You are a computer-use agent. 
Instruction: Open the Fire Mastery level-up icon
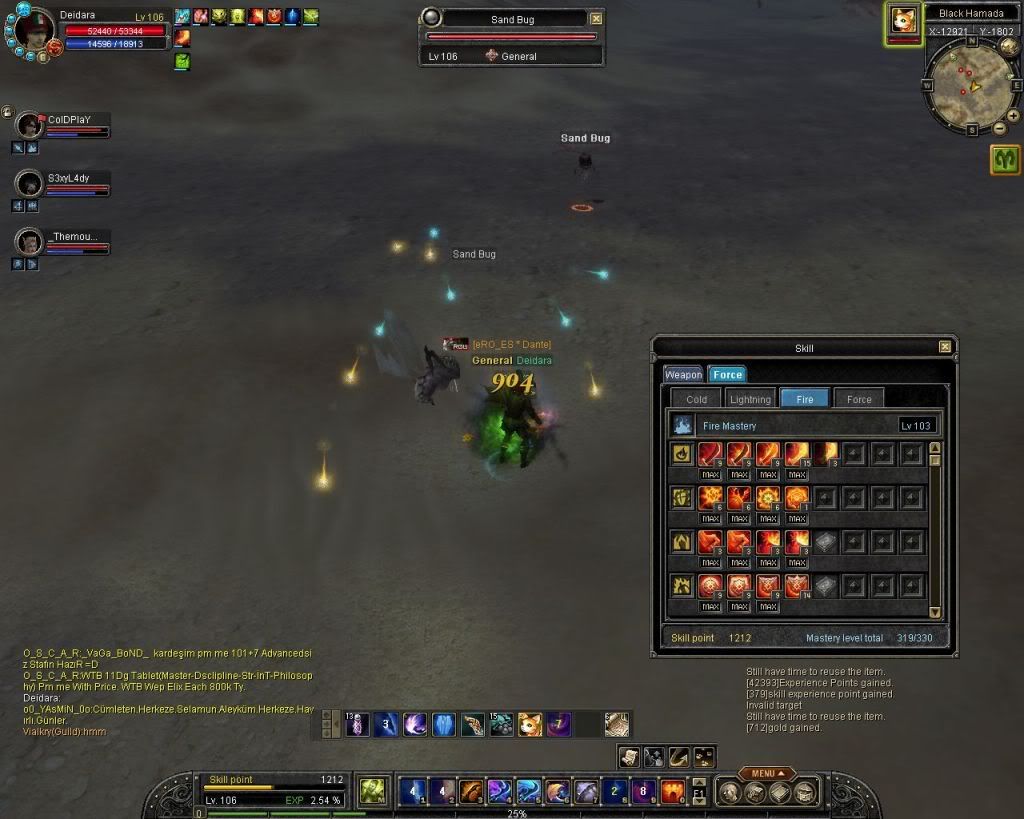(x=683, y=426)
